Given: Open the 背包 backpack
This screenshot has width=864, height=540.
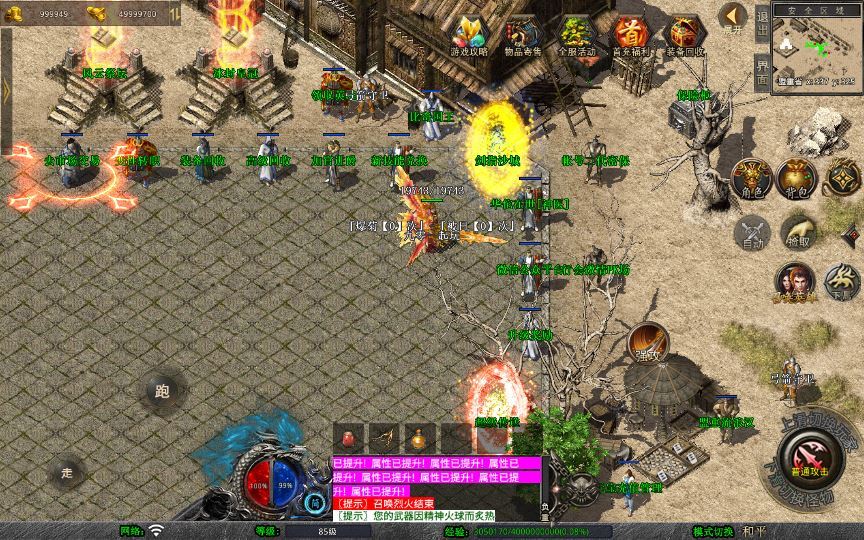Looking at the screenshot, I should (x=797, y=178).
